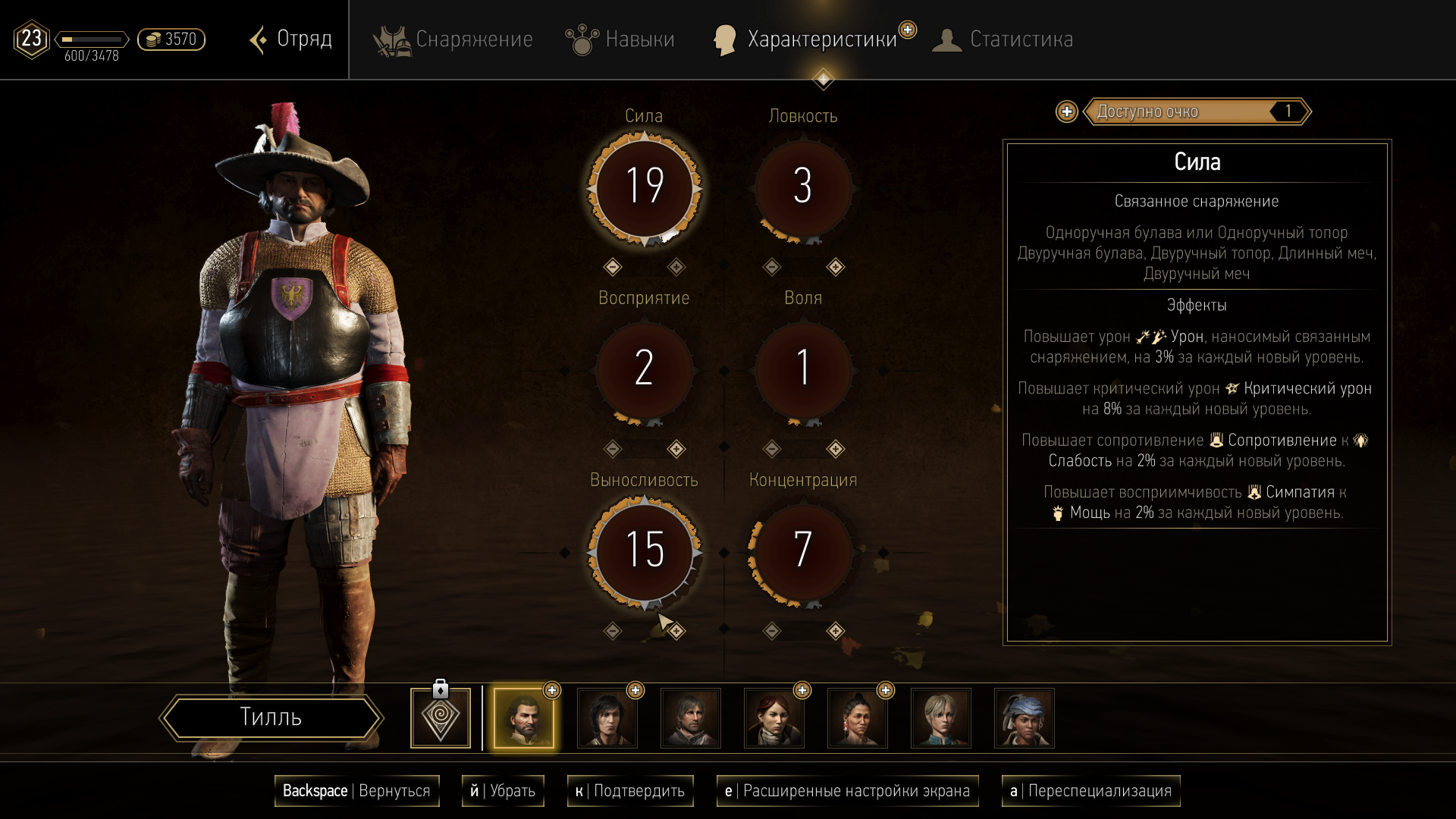Choose Переспециализация to respec
The width and height of the screenshot is (1456, 819).
click(x=1090, y=791)
